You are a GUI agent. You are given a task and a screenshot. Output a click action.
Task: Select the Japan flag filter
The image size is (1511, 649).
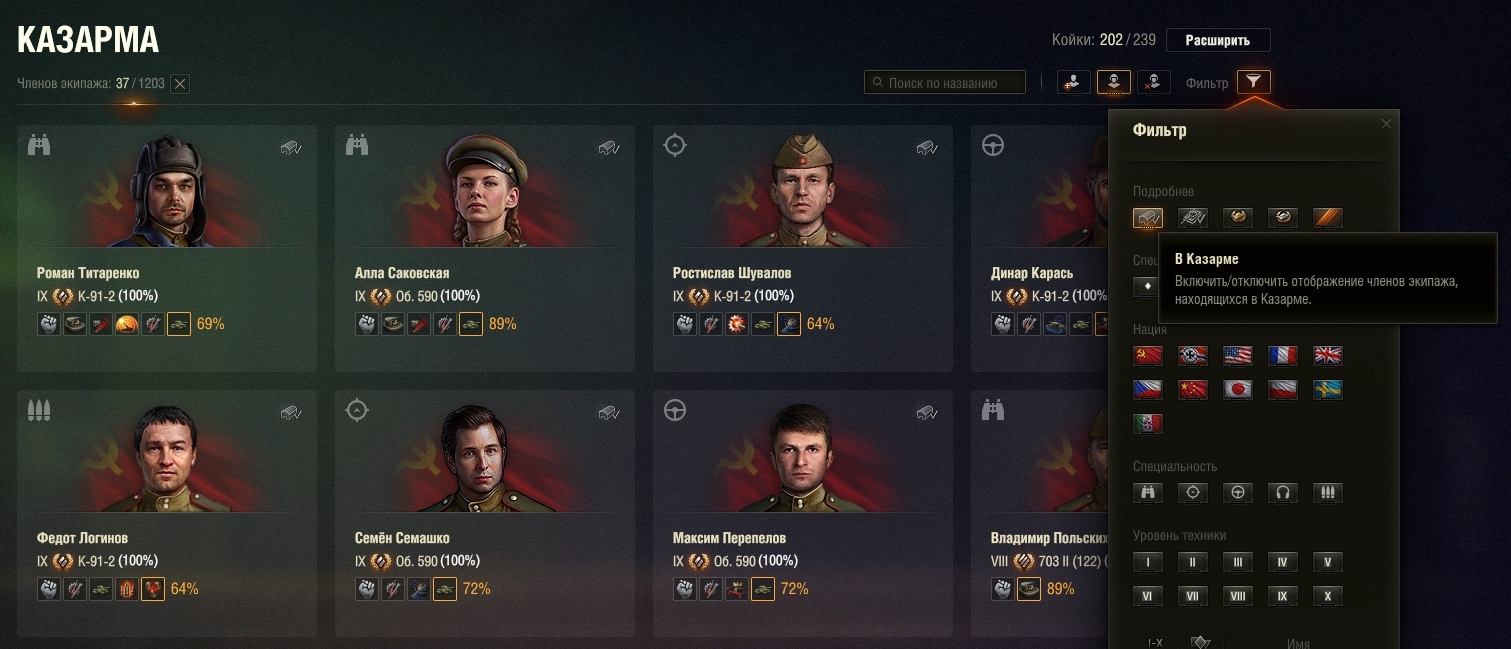[1238, 389]
